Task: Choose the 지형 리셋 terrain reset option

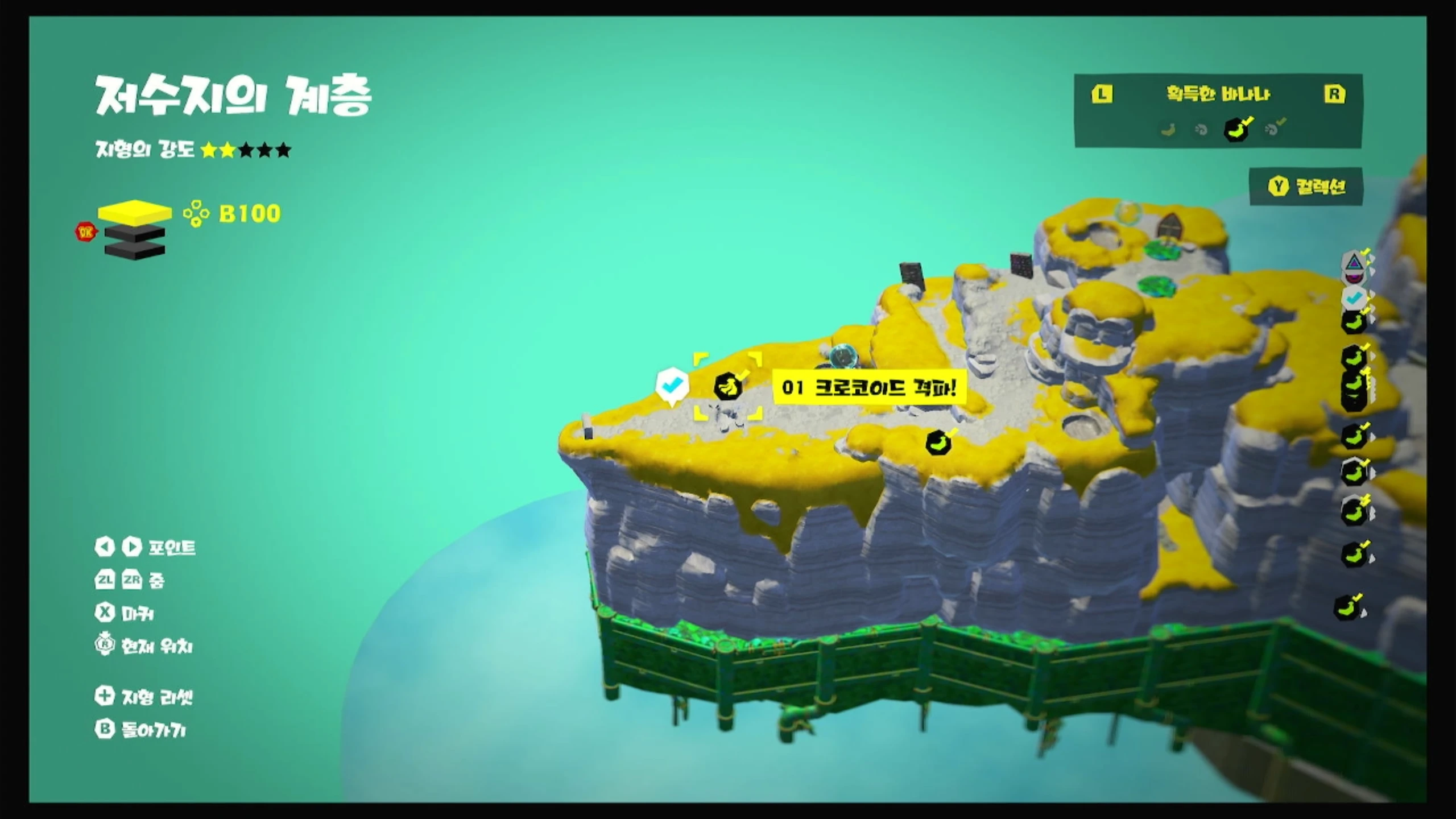Action: (144, 697)
